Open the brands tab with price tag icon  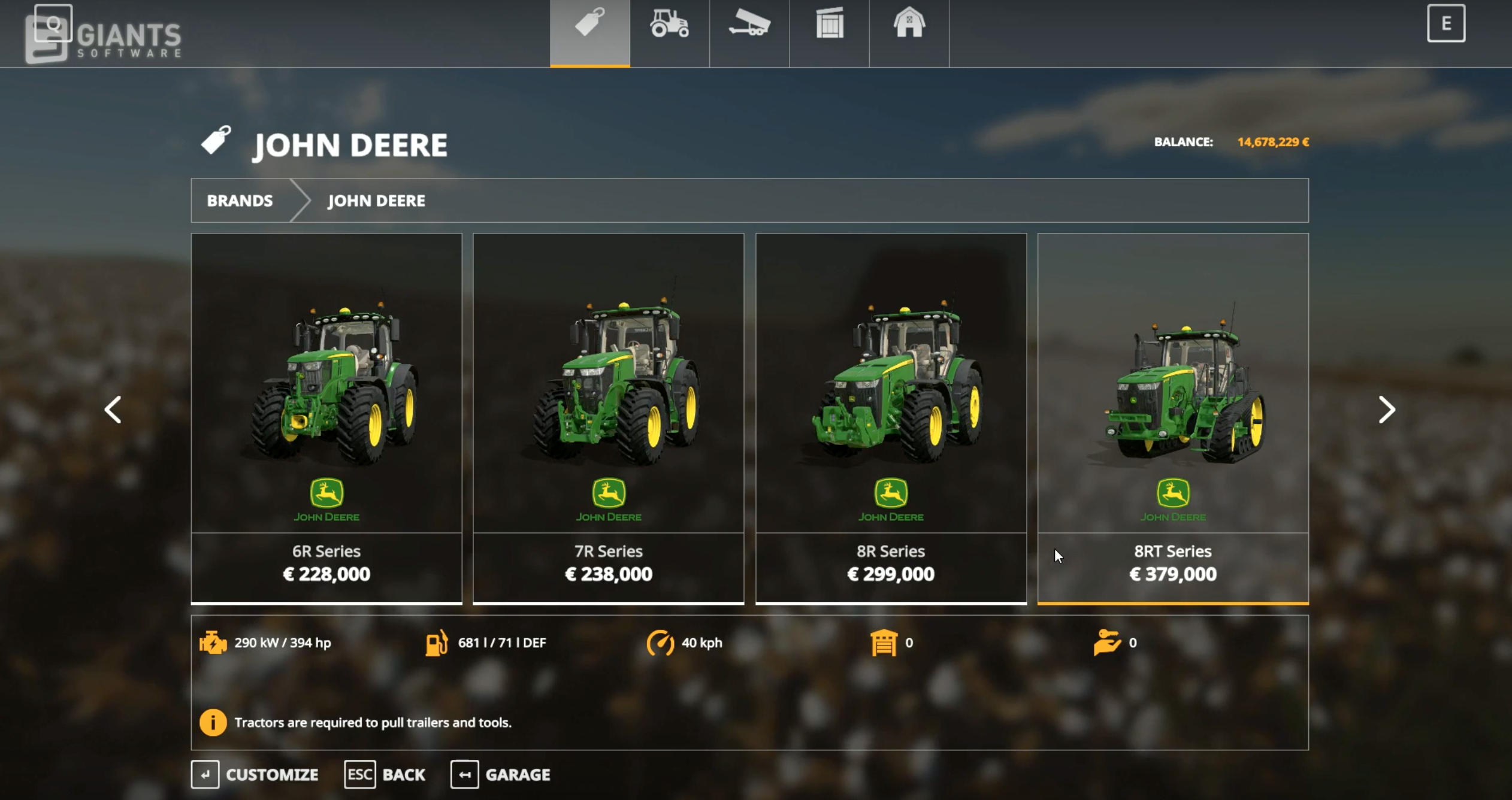(x=590, y=25)
